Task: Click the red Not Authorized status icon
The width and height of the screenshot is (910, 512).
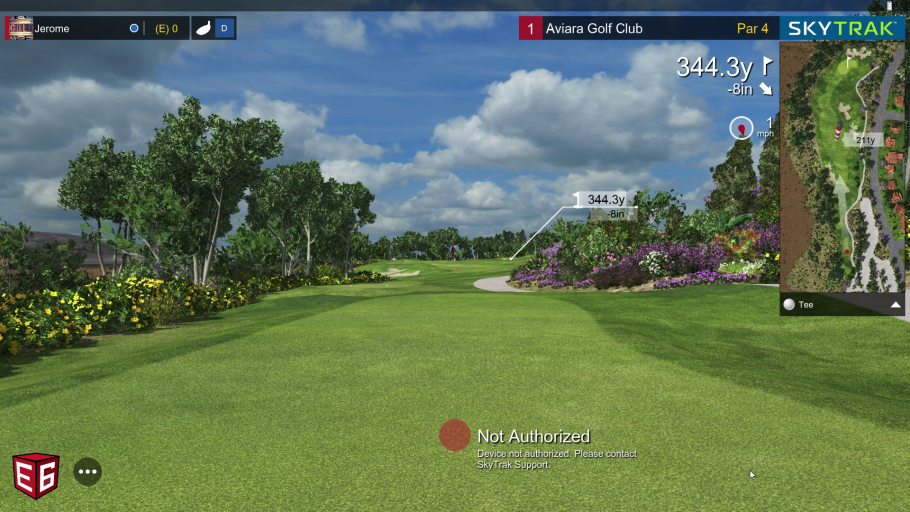Action: pos(455,435)
